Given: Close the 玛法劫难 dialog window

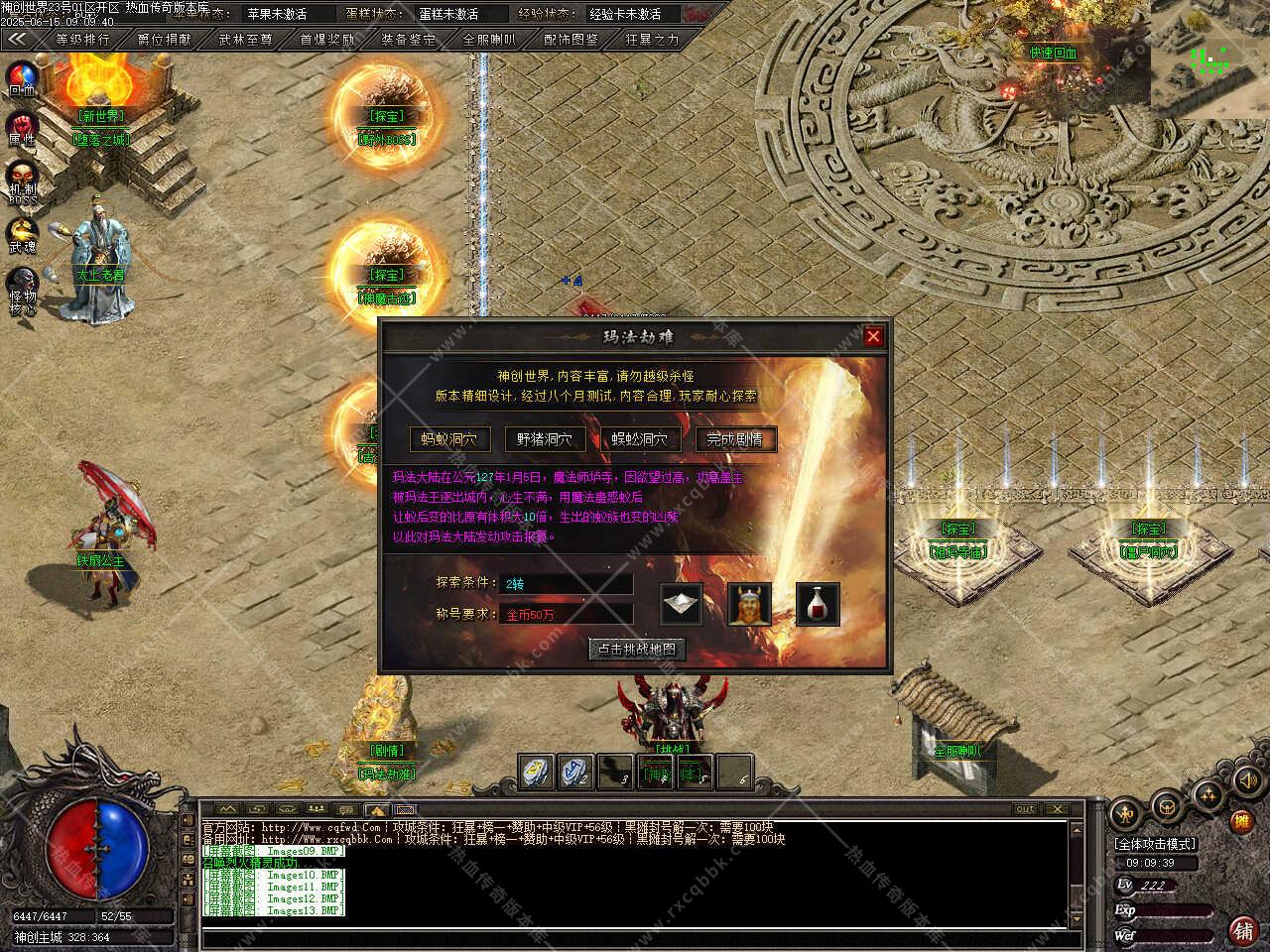Looking at the screenshot, I should pos(873,336).
